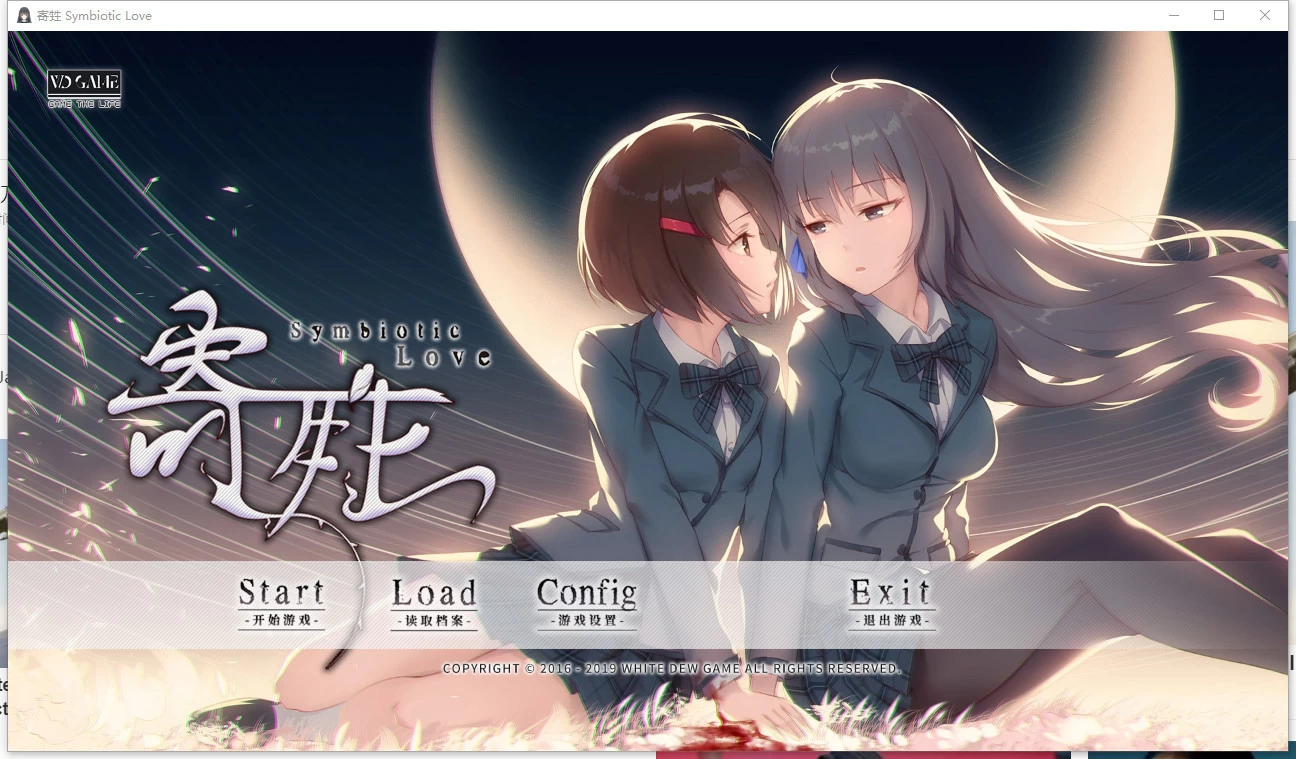Image resolution: width=1296 pixels, height=759 pixels.
Task: Open Load to read saved files
Action: pos(434,593)
